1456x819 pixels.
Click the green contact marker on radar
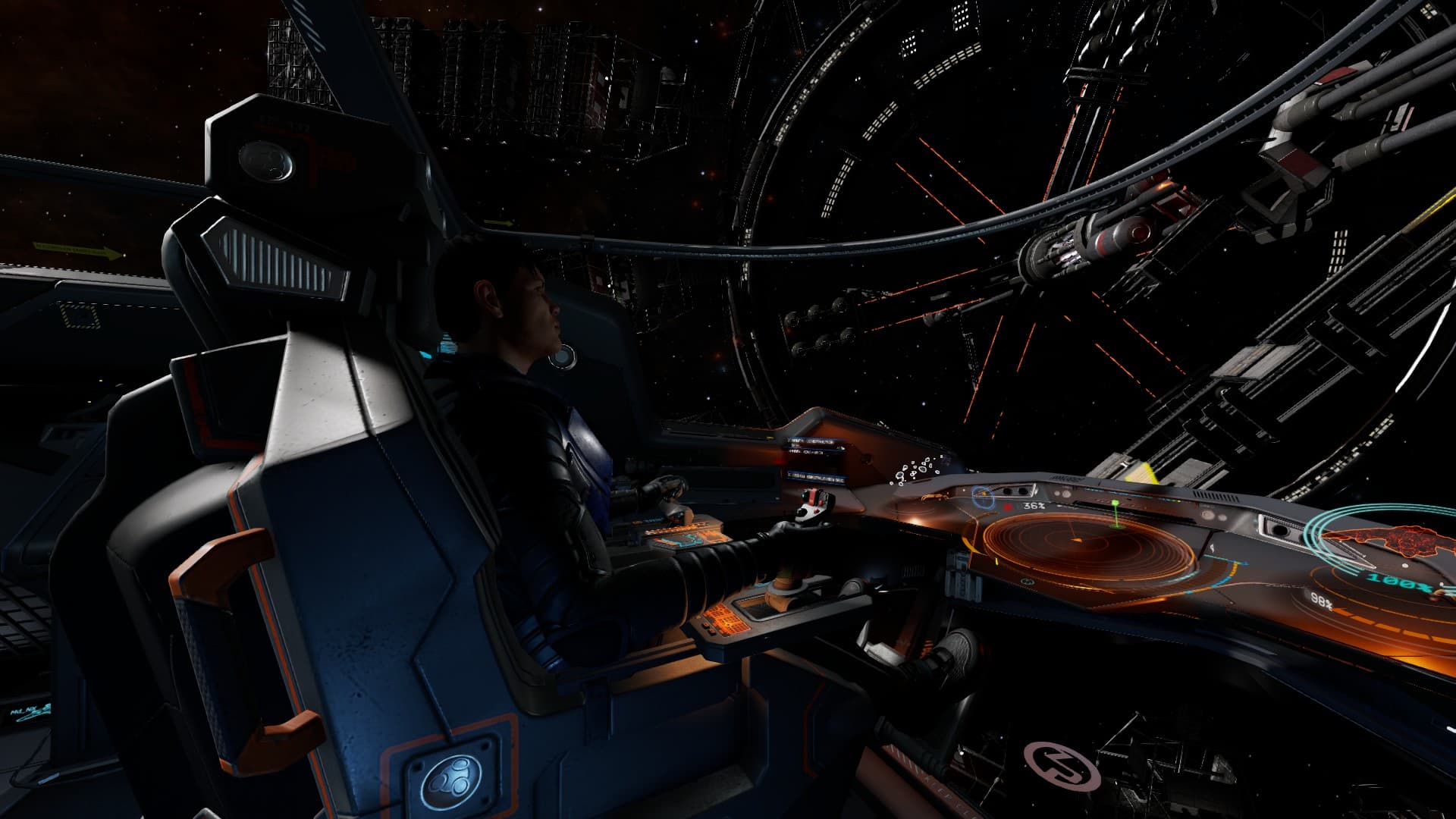click(1116, 504)
